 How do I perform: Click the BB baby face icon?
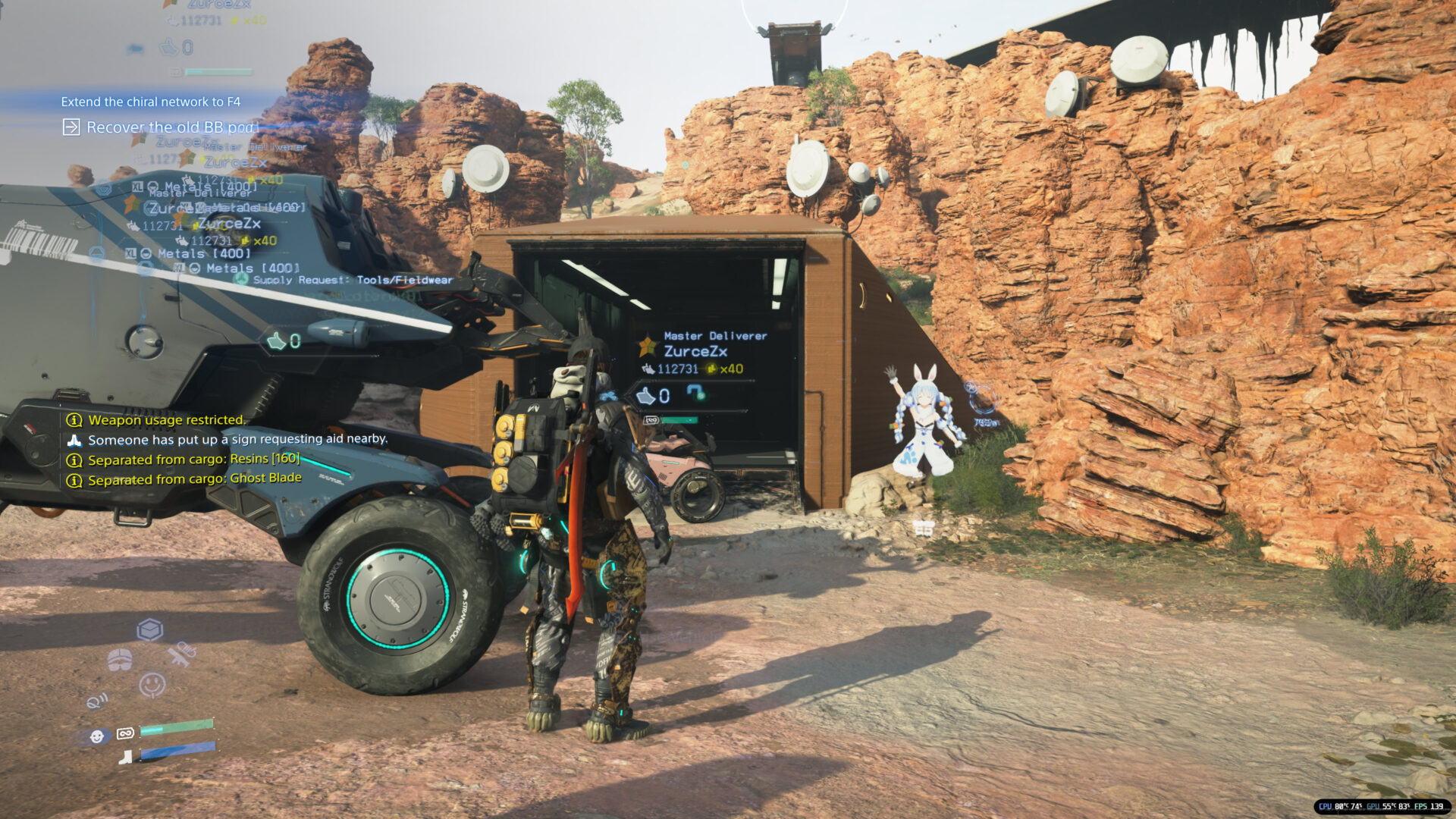tap(97, 736)
